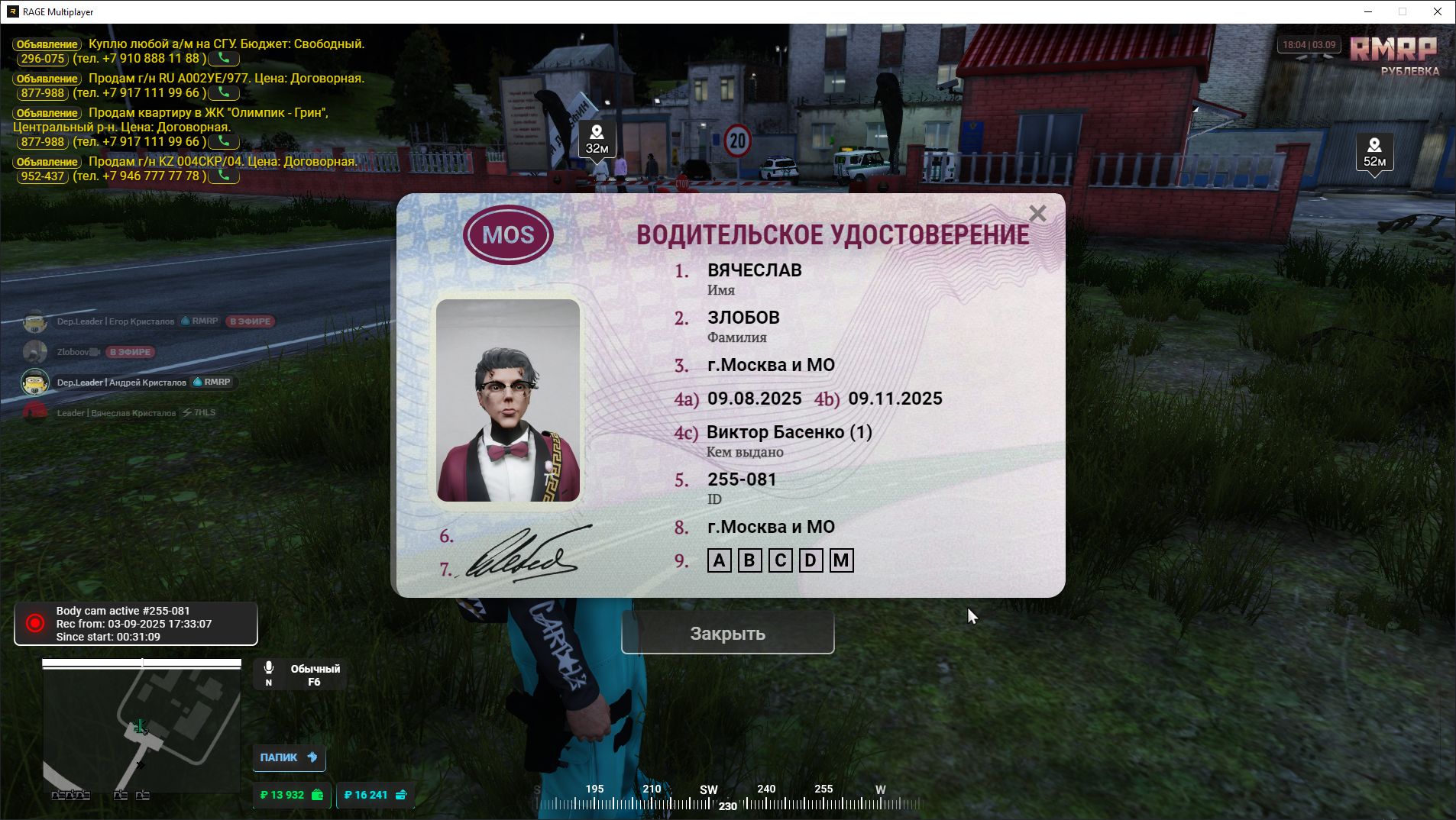Screen dimensions: 1456x820
Task: Call the 296-075 advertisement phone icon
Action: pos(224,58)
